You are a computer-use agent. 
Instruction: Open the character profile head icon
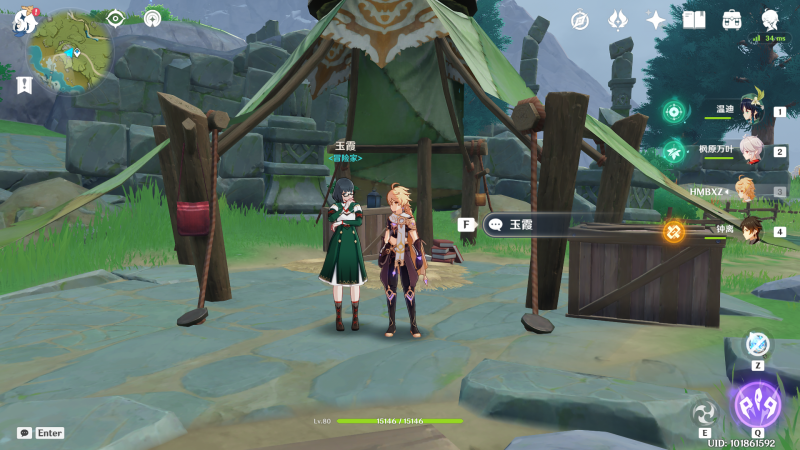click(x=770, y=20)
